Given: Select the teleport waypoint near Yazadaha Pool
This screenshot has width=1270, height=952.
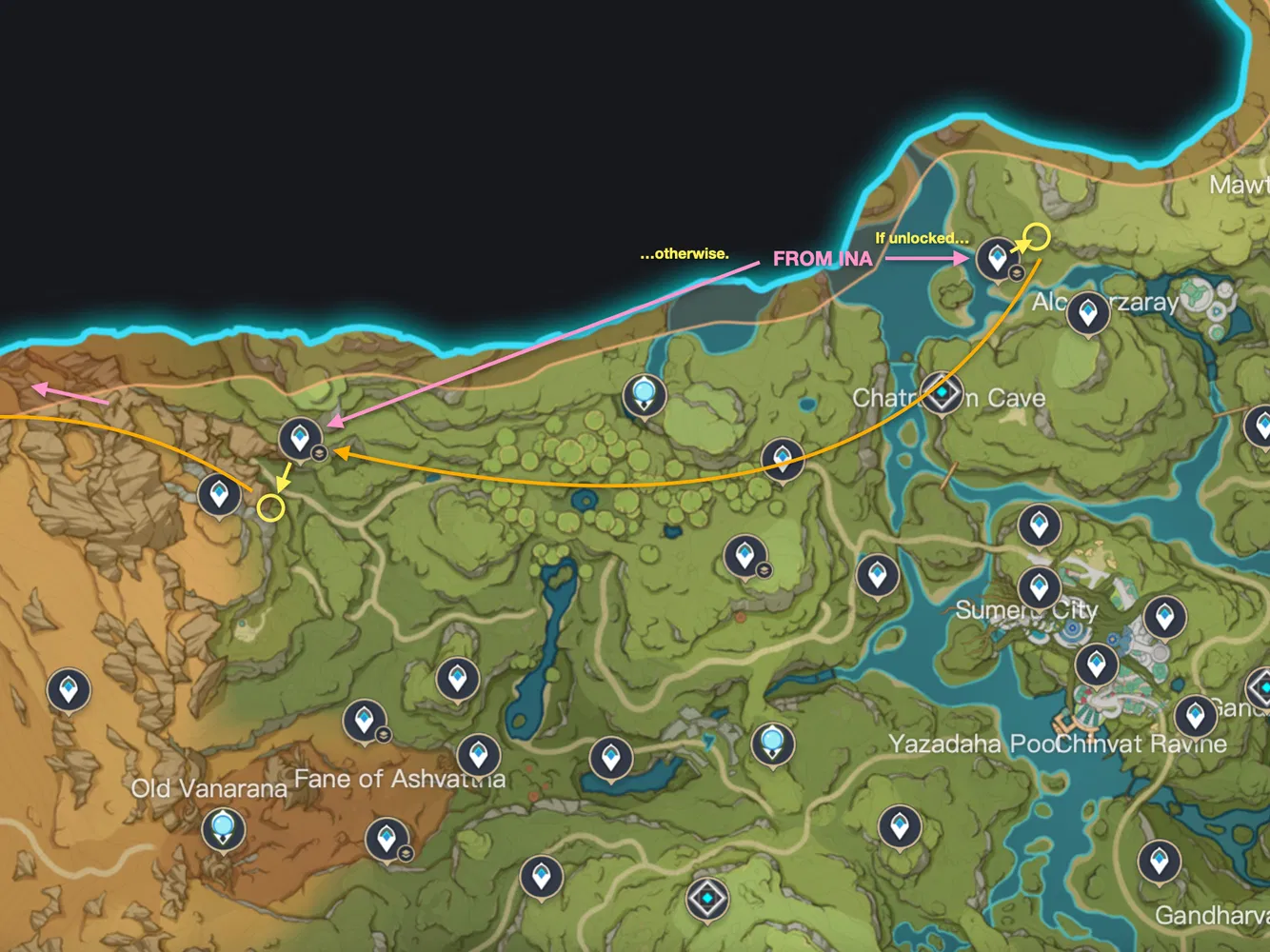Looking at the screenshot, I should click(x=899, y=824).
